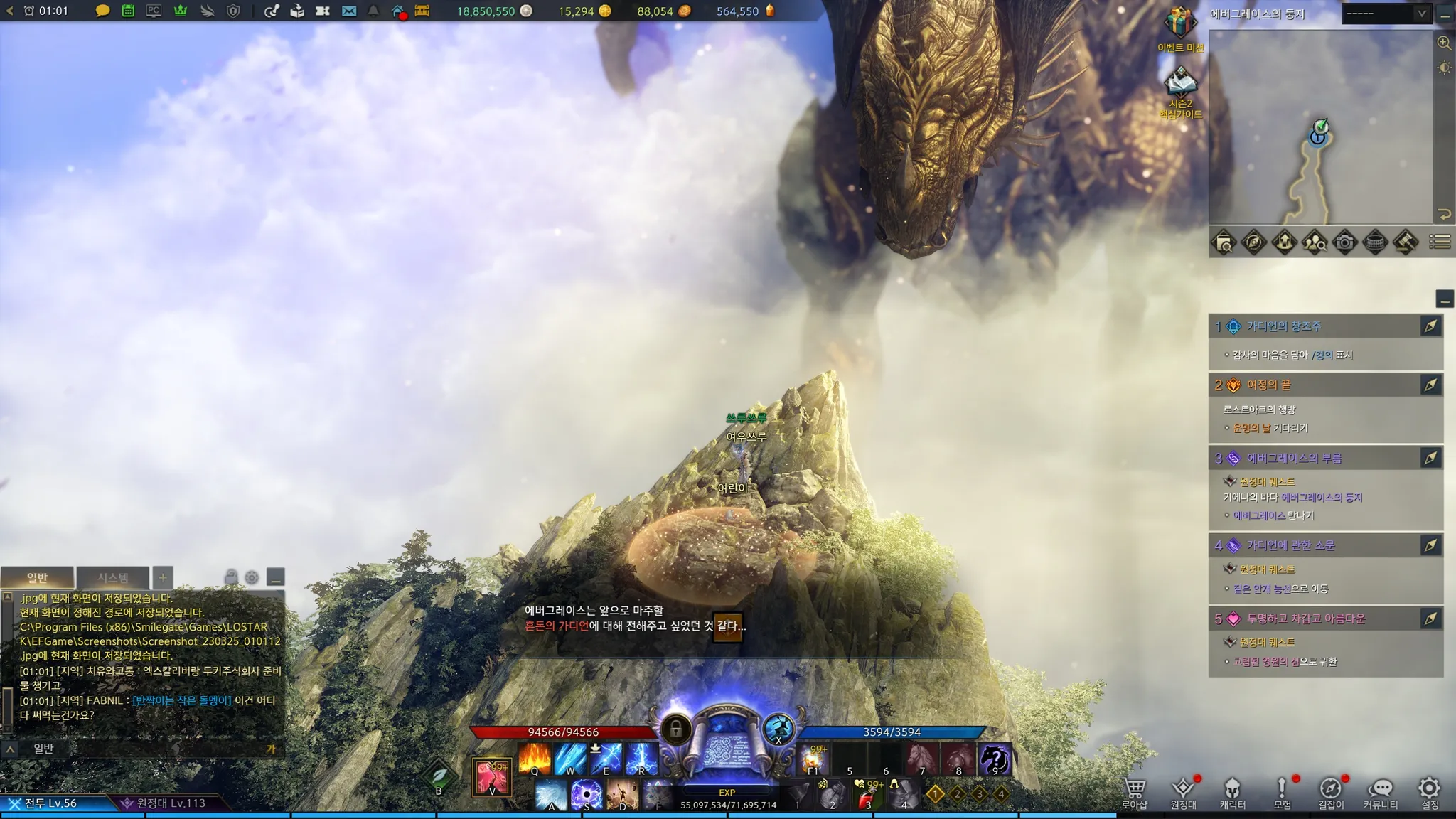Click the minimap zoom magnifier button

coord(1444,43)
